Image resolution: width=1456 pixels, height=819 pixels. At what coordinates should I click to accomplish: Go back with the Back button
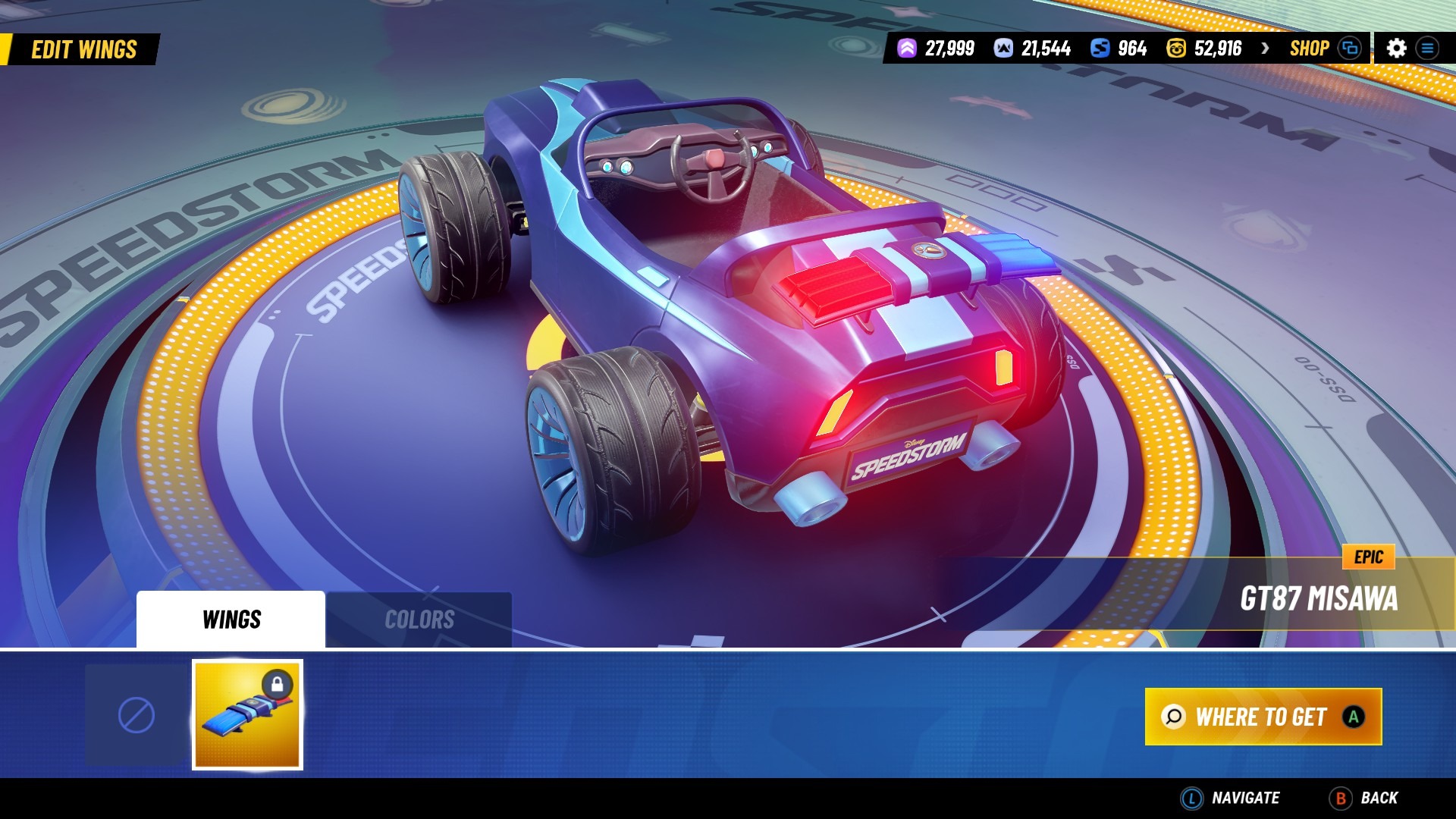[x=1364, y=798]
